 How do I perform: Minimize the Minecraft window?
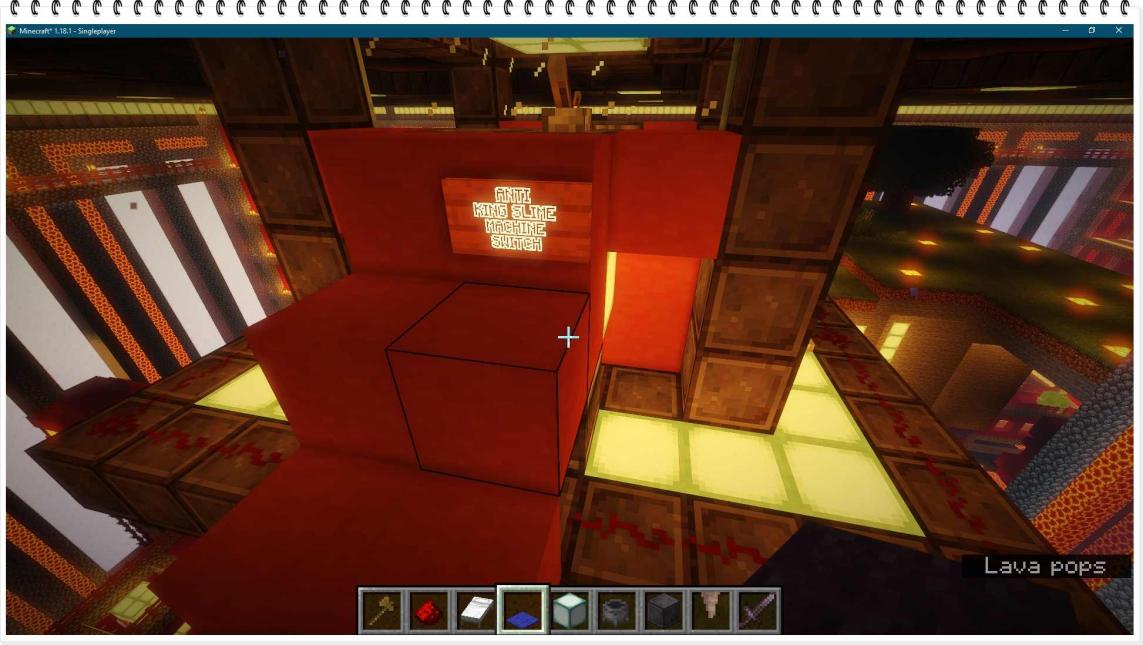coord(1065,31)
